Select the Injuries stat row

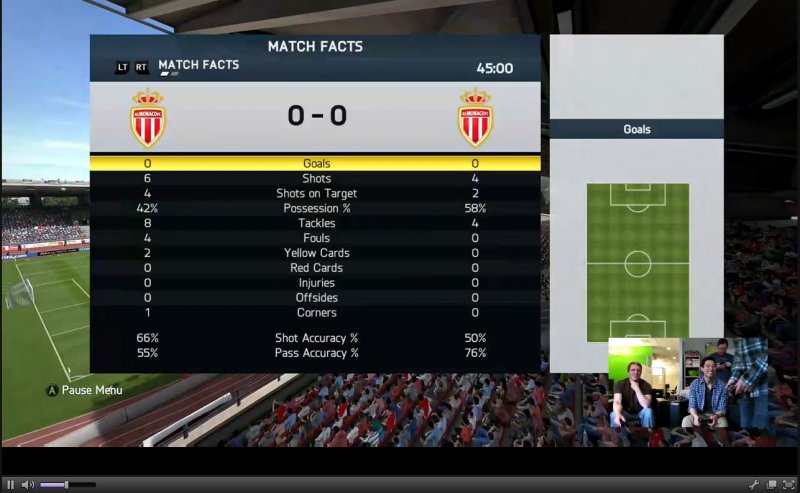pos(316,283)
